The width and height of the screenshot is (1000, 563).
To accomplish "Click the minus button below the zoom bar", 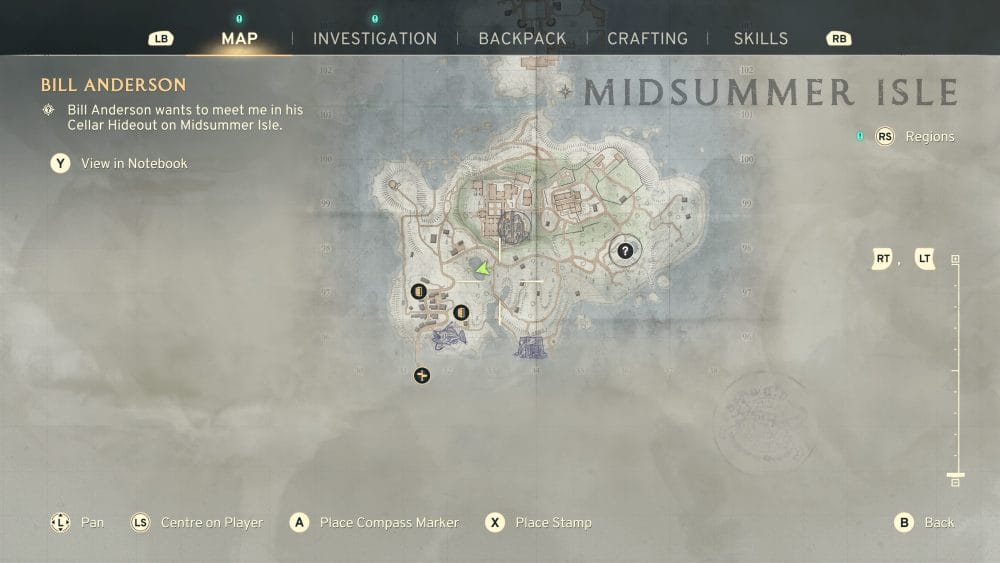I will [x=955, y=483].
